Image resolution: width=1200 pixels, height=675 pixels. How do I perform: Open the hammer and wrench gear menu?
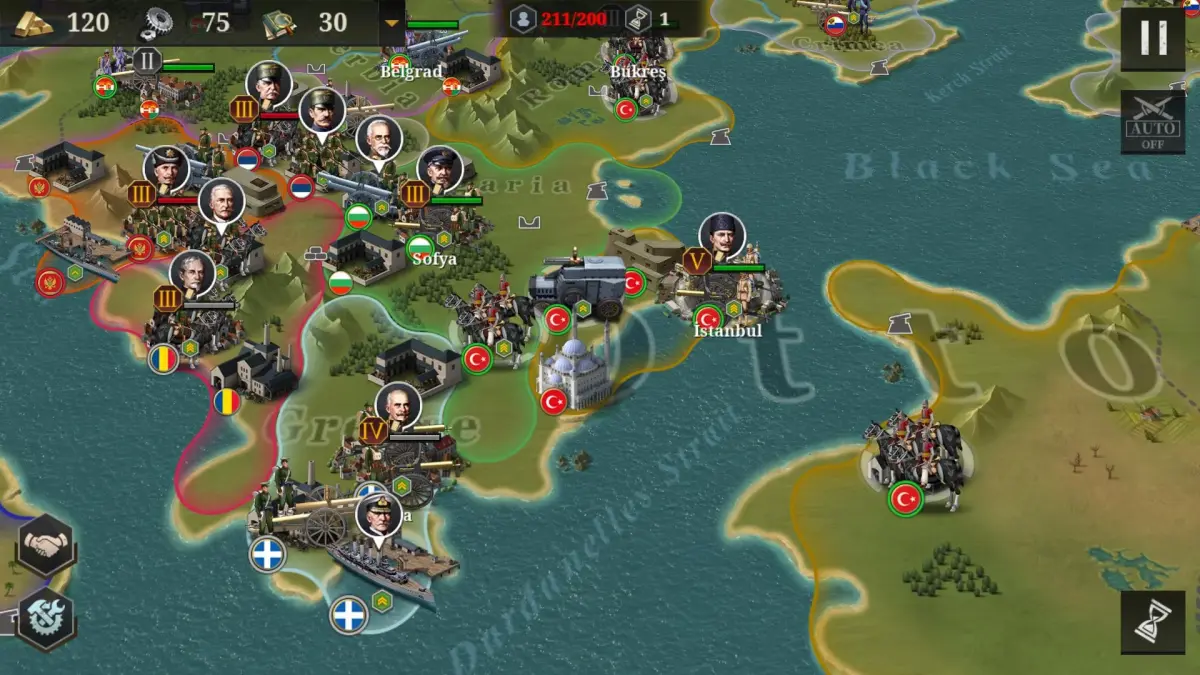tap(45, 617)
